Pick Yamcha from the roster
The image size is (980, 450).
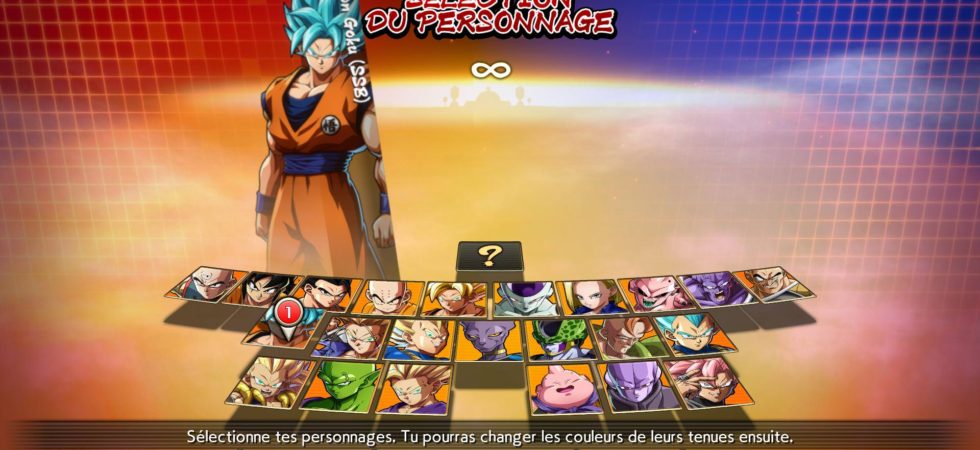pos(264,289)
